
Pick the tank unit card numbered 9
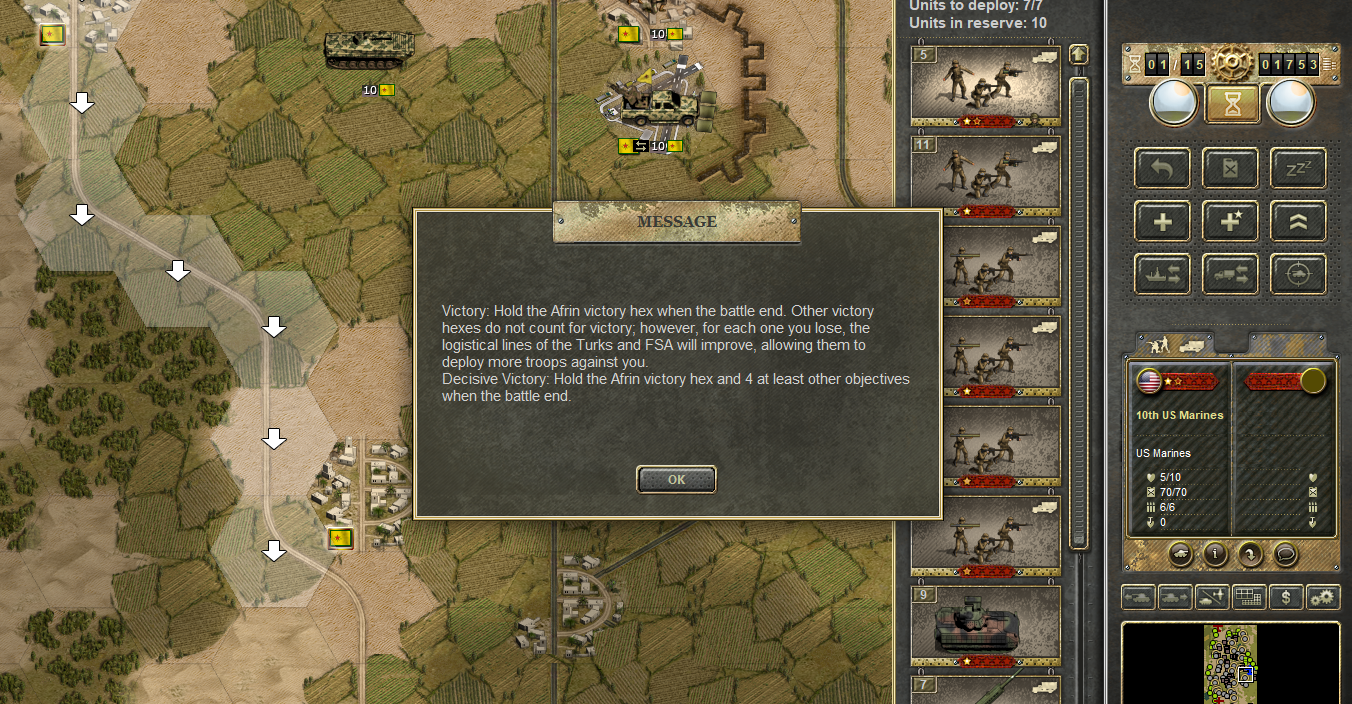pos(985,626)
